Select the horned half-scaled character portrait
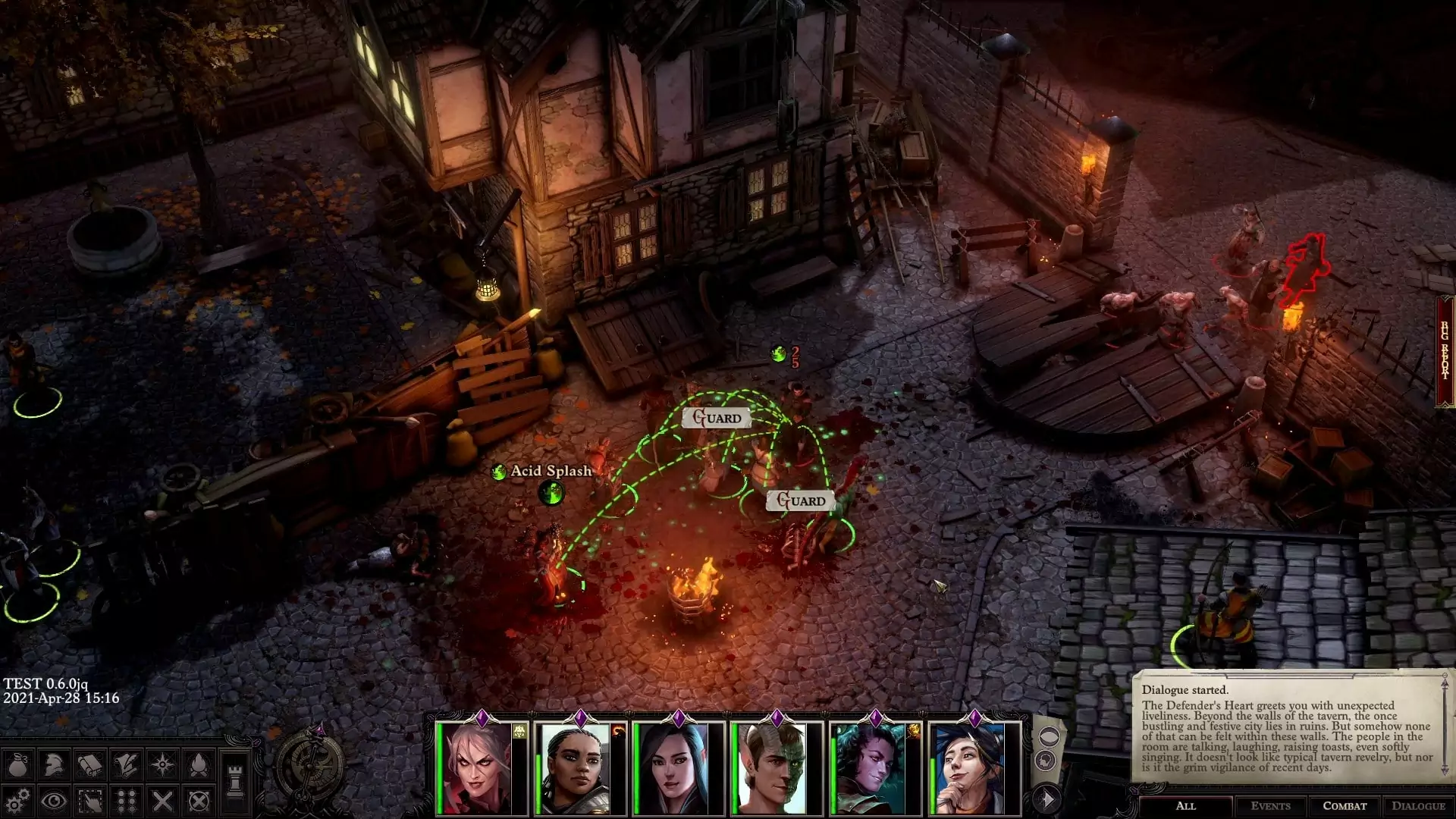 coord(771,767)
